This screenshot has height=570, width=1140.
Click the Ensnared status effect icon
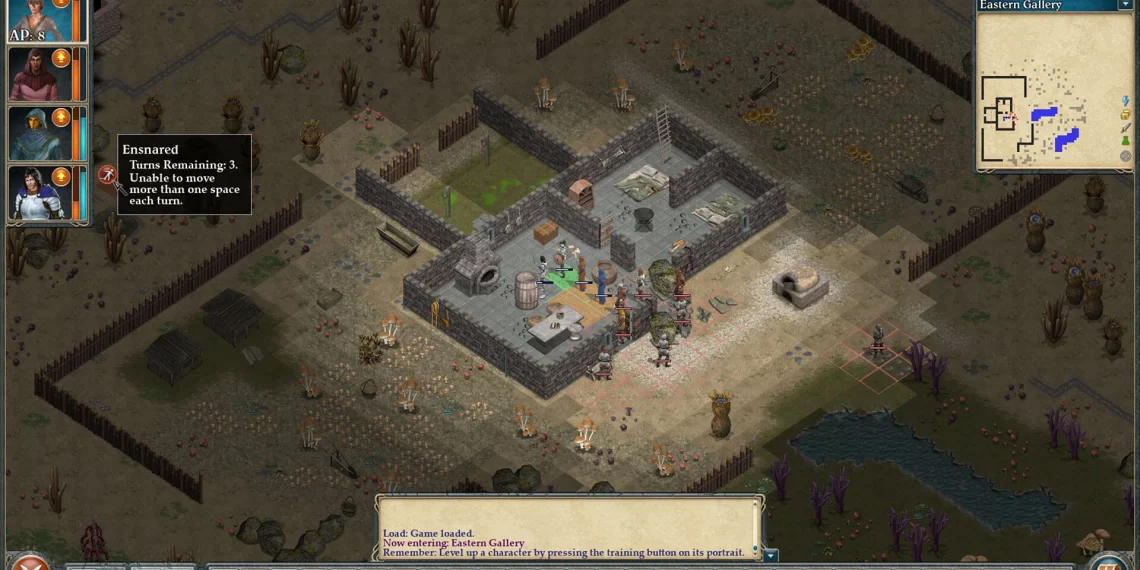pos(107,175)
